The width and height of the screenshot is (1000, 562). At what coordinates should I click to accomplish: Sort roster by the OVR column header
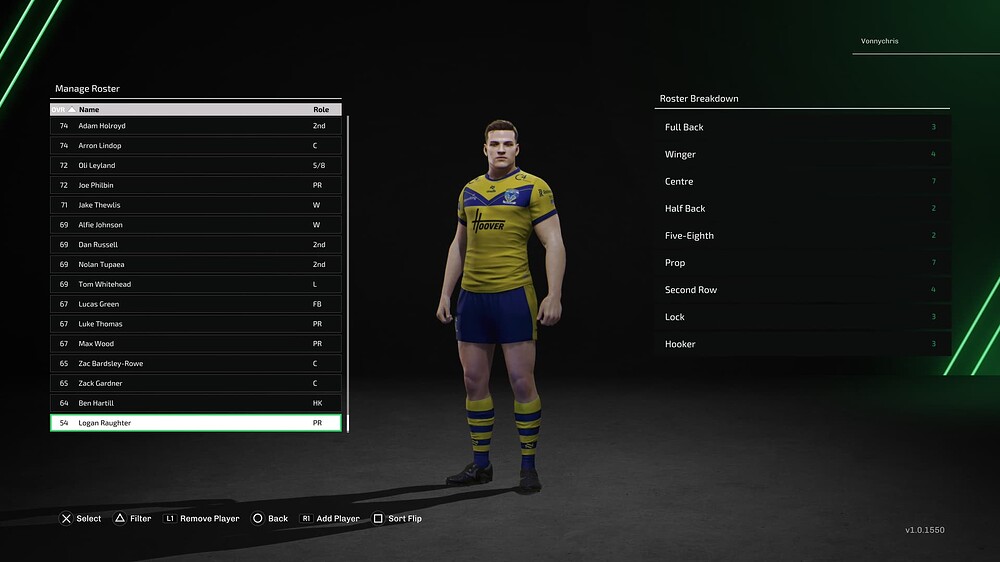(x=60, y=109)
